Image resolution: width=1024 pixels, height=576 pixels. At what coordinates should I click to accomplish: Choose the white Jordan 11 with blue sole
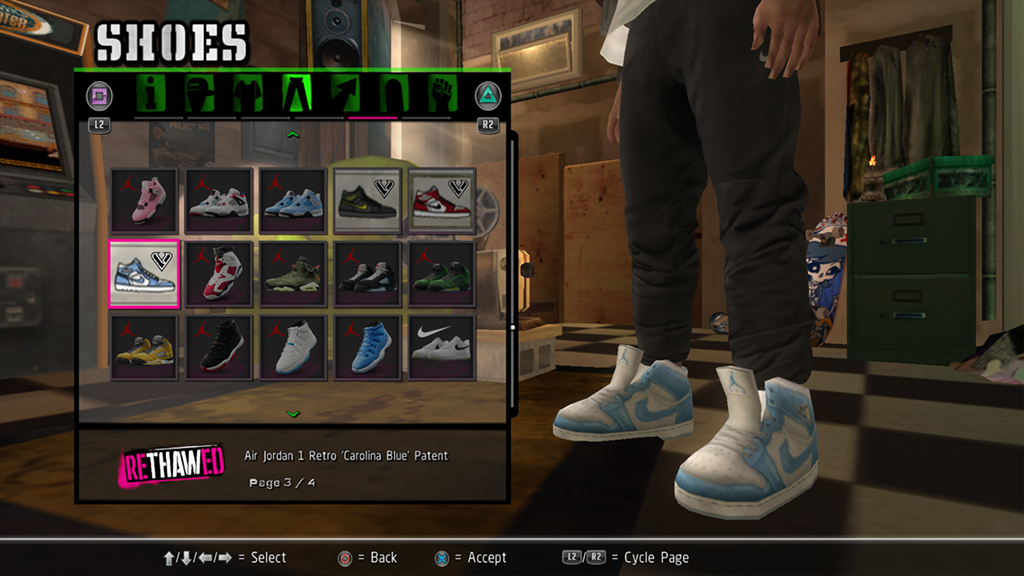[x=293, y=347]
